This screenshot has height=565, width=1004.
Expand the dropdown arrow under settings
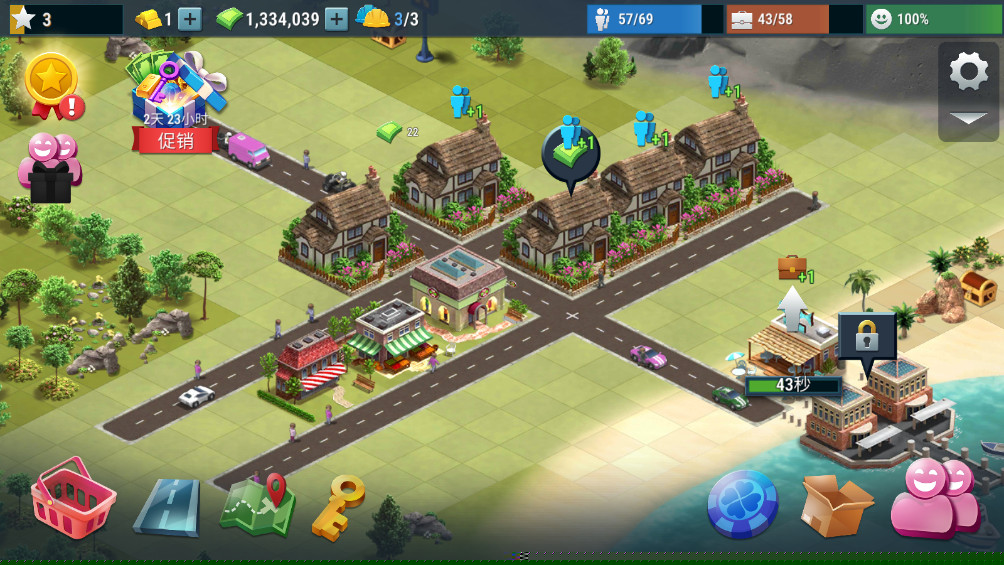click(968, 119)
